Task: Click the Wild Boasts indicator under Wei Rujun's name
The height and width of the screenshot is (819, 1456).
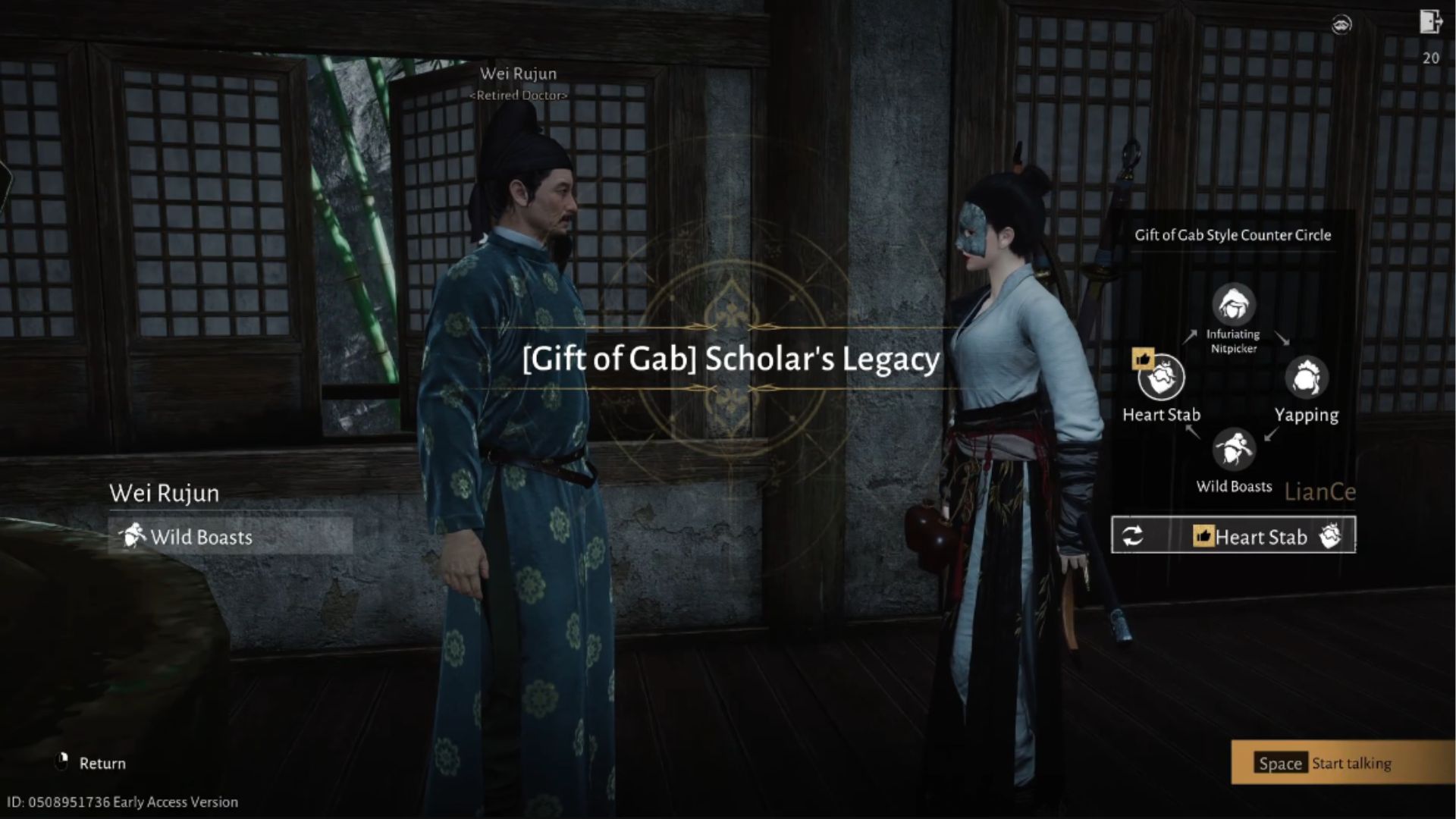Action: (x=201, y=537)
